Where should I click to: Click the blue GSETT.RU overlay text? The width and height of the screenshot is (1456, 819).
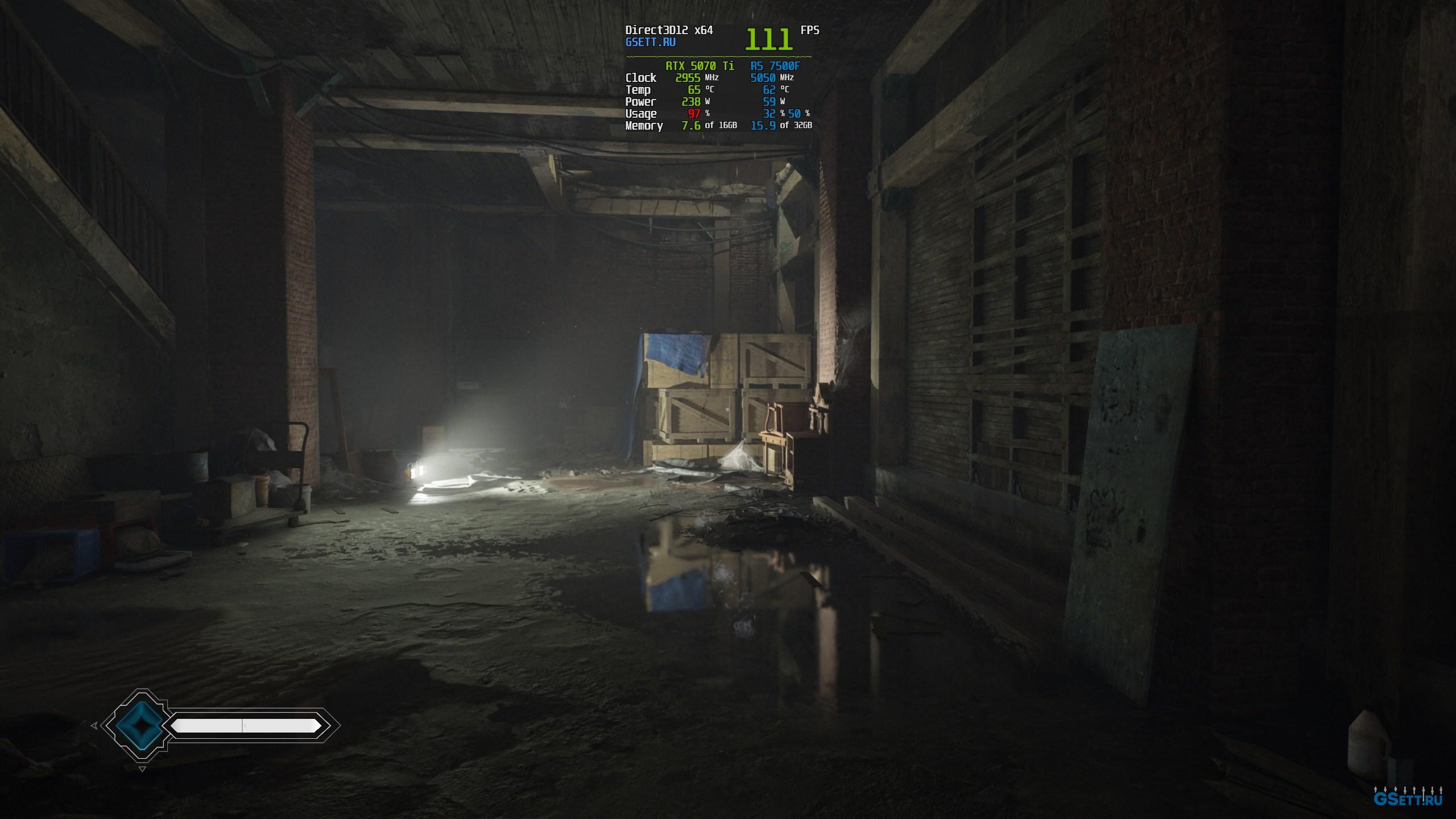(x=650, y=43)
